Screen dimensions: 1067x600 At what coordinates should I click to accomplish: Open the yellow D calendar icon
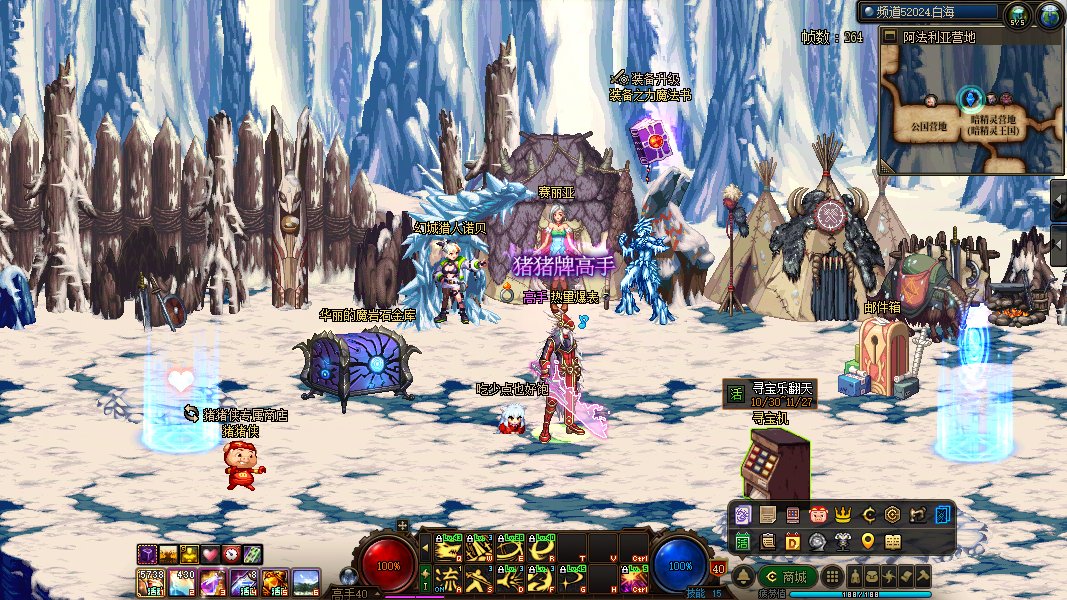pos(793,542)
